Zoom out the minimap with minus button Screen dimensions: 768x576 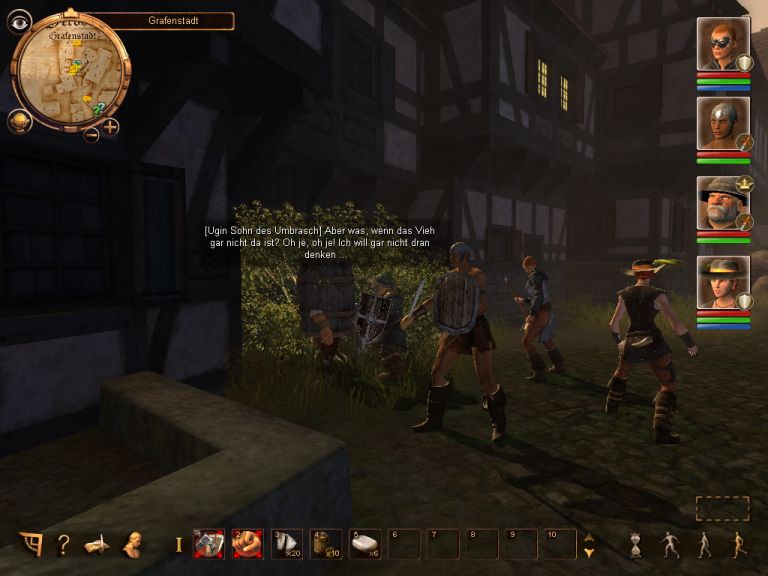click(92, 135)
